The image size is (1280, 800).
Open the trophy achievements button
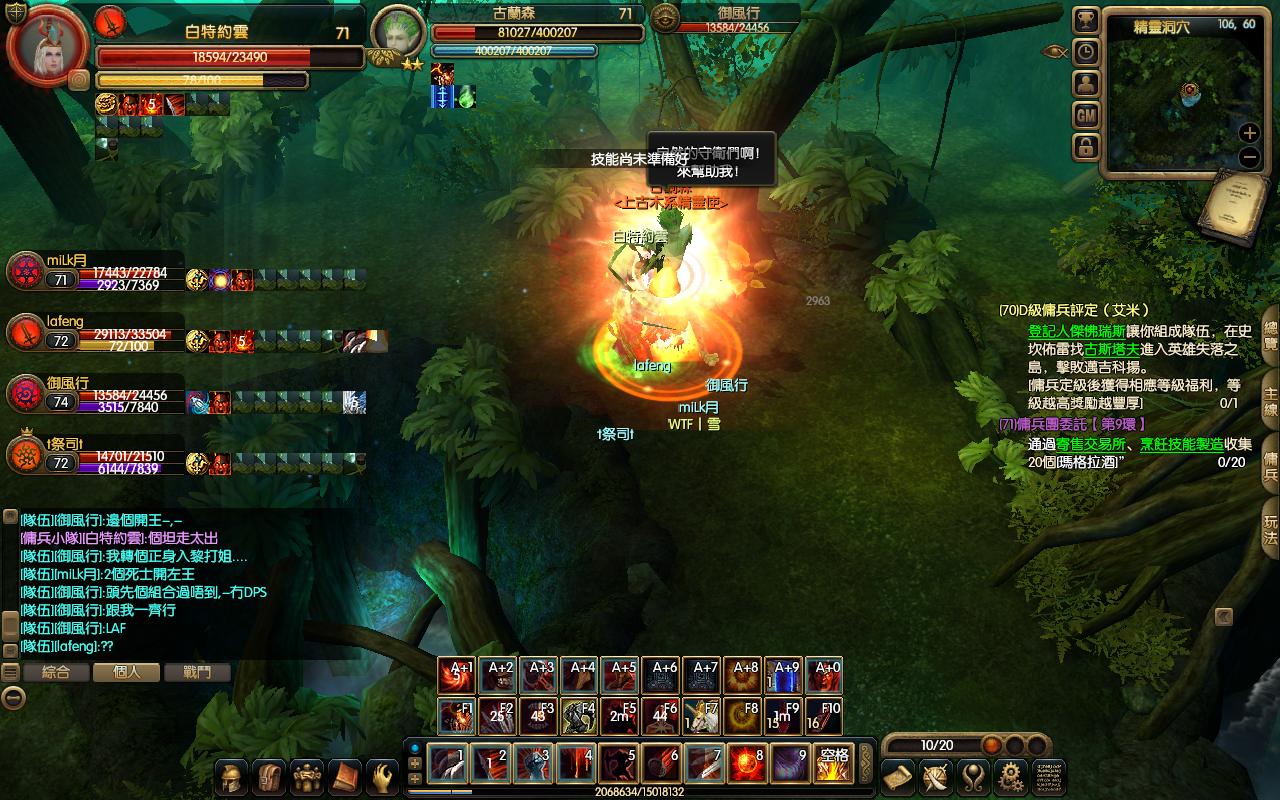(1086, 21)
